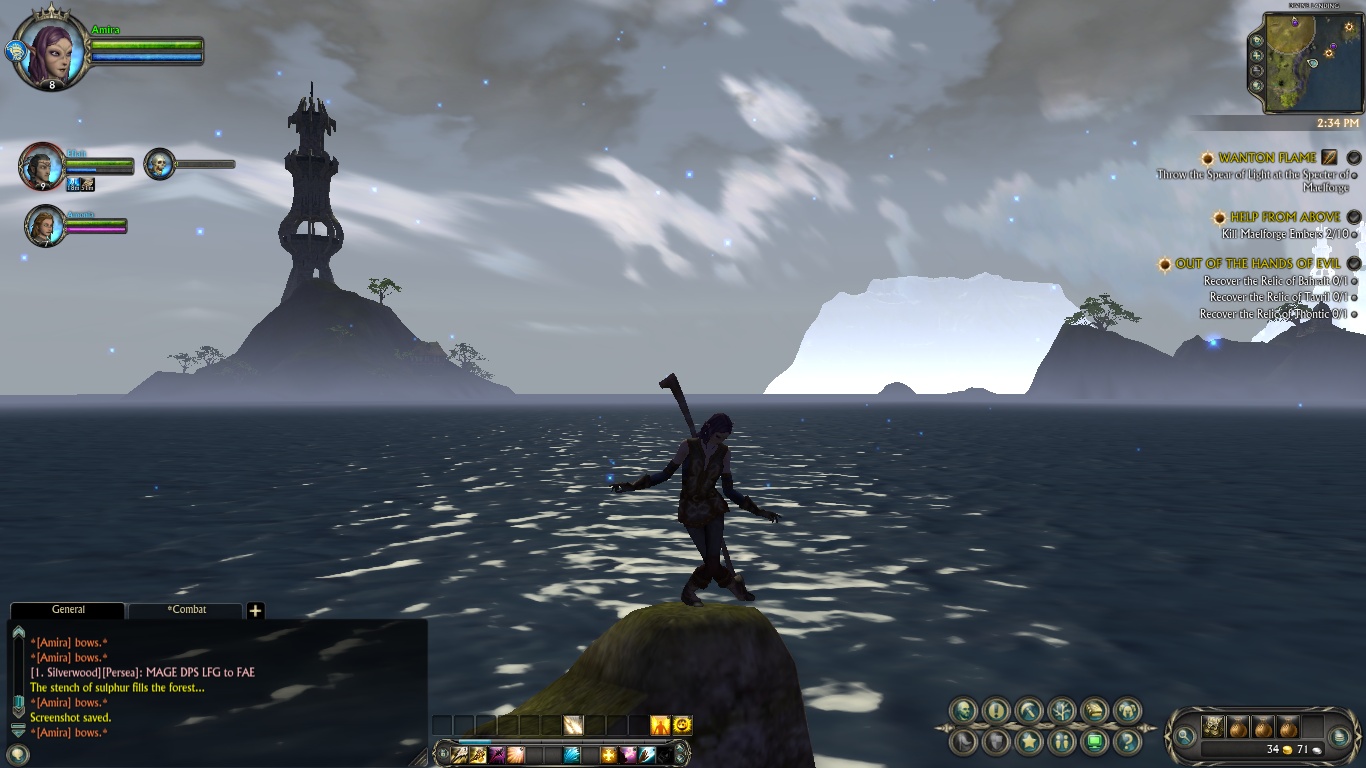The height and width of the screenshot is (768, 1366).
Task: Open the help question mark menu
Action: pyautogui.click(x=1128, y=742)
